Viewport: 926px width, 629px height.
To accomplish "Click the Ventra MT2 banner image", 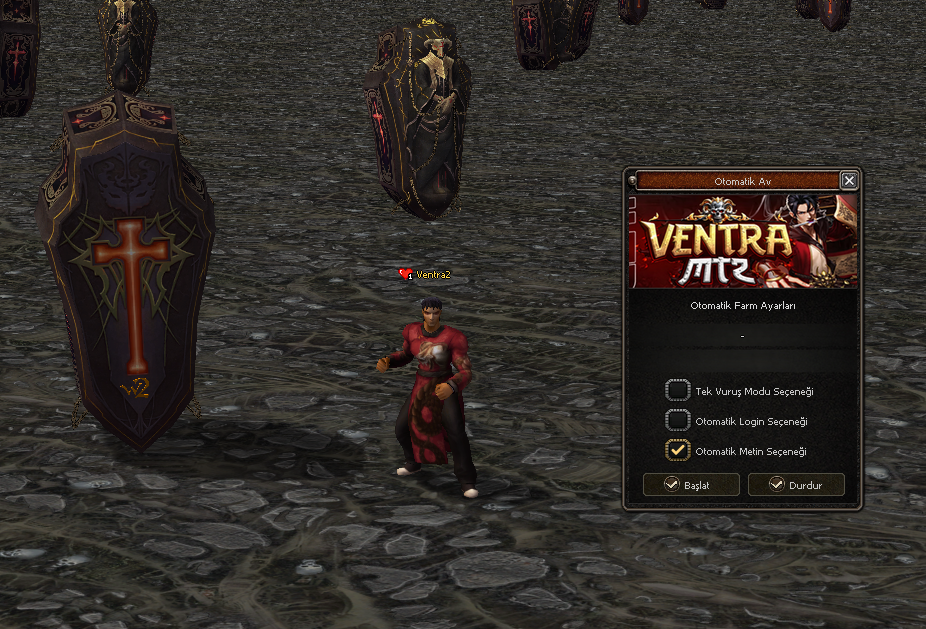I will [x=743, y=241].
